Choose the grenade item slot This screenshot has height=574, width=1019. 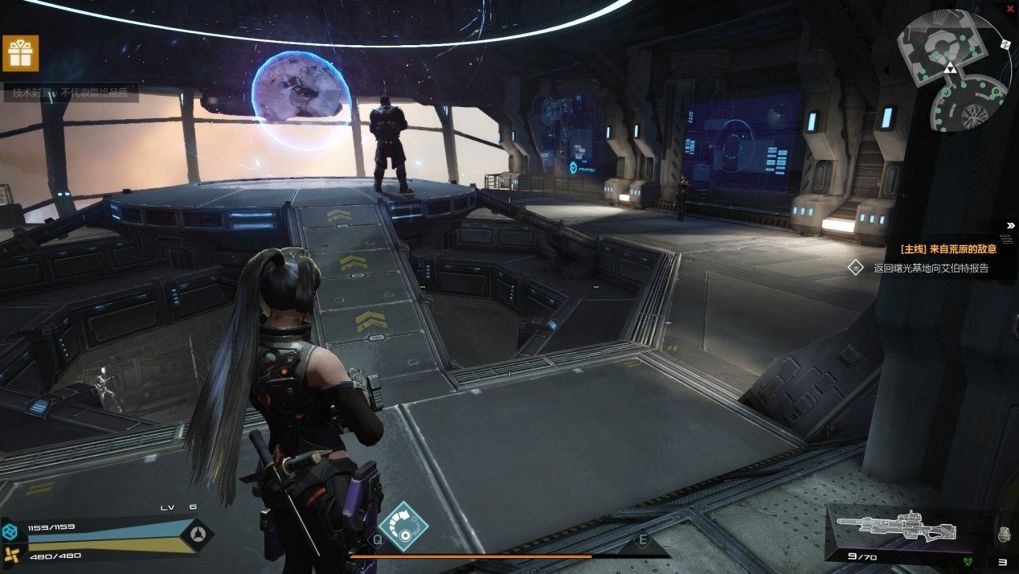pyautogui.click(x=1003, y=534)
